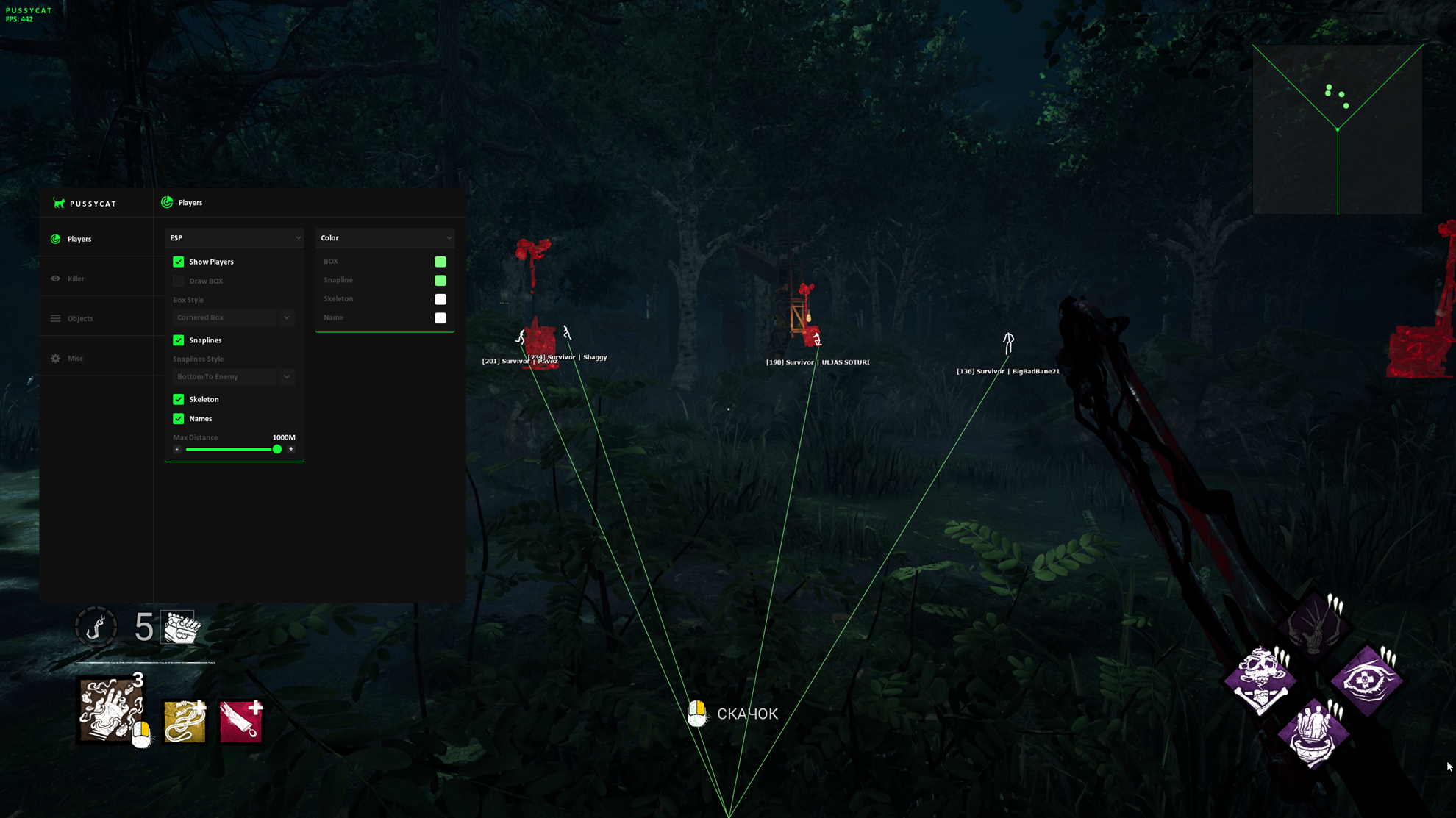The height and width of the screenshot is (818, 1456).
Task: Uncheck the Snaplines option
Action: click(x=179, y=340)
